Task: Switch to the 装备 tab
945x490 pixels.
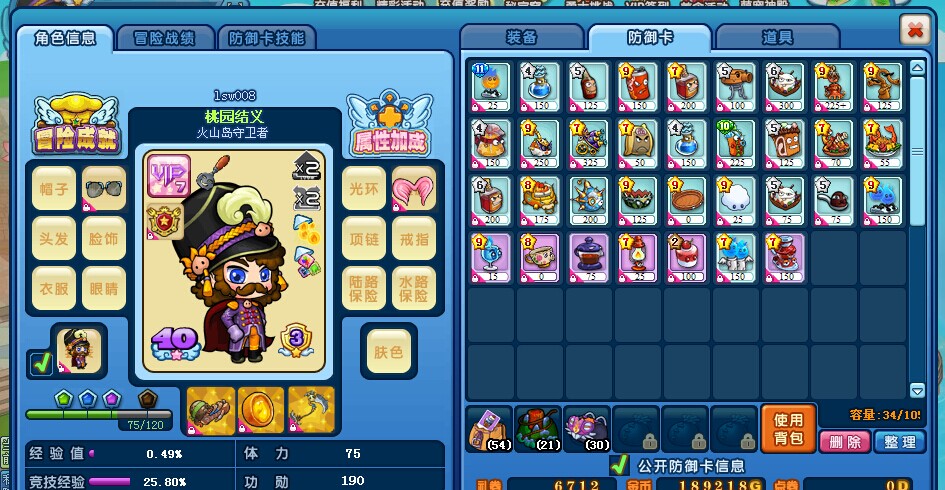Action: point(521,38)
